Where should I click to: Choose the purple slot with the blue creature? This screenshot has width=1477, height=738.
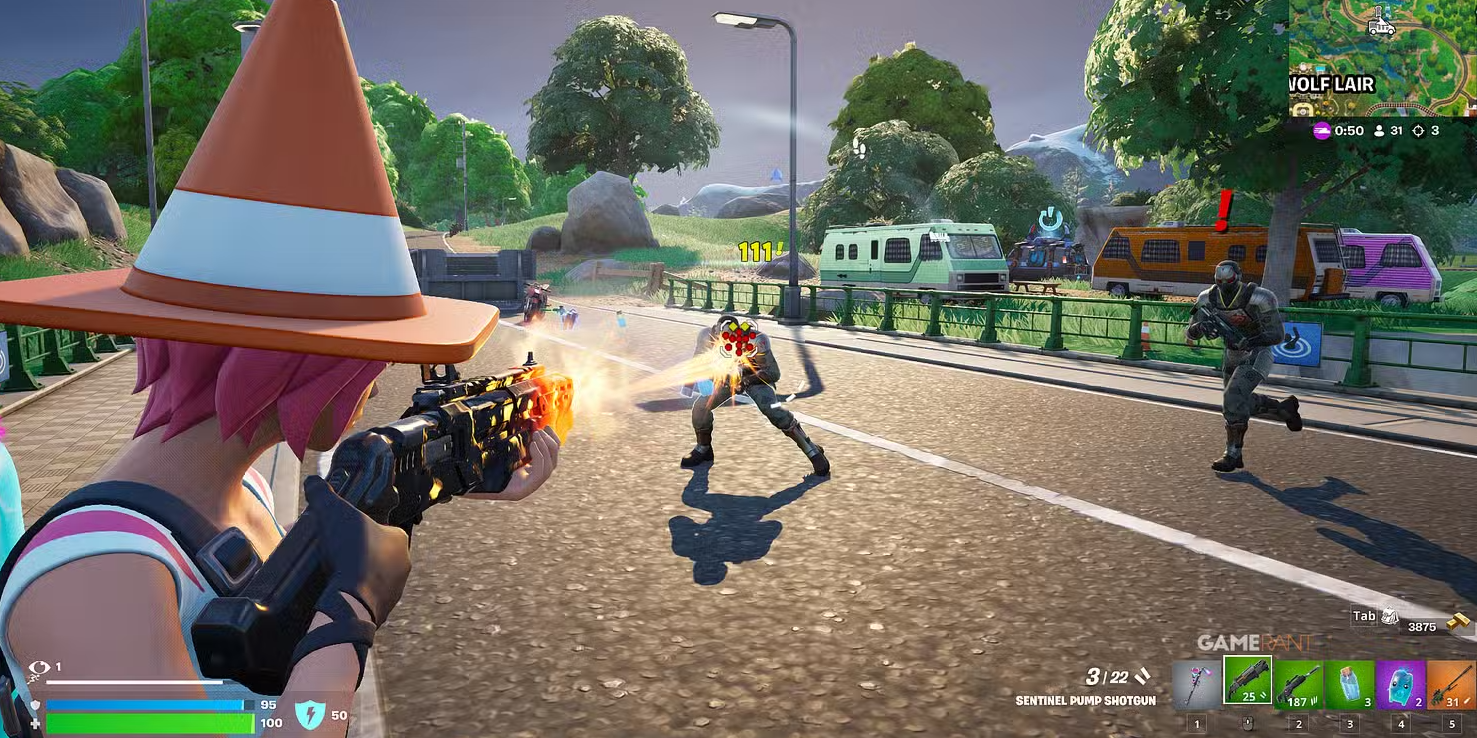coord(1400,683)
